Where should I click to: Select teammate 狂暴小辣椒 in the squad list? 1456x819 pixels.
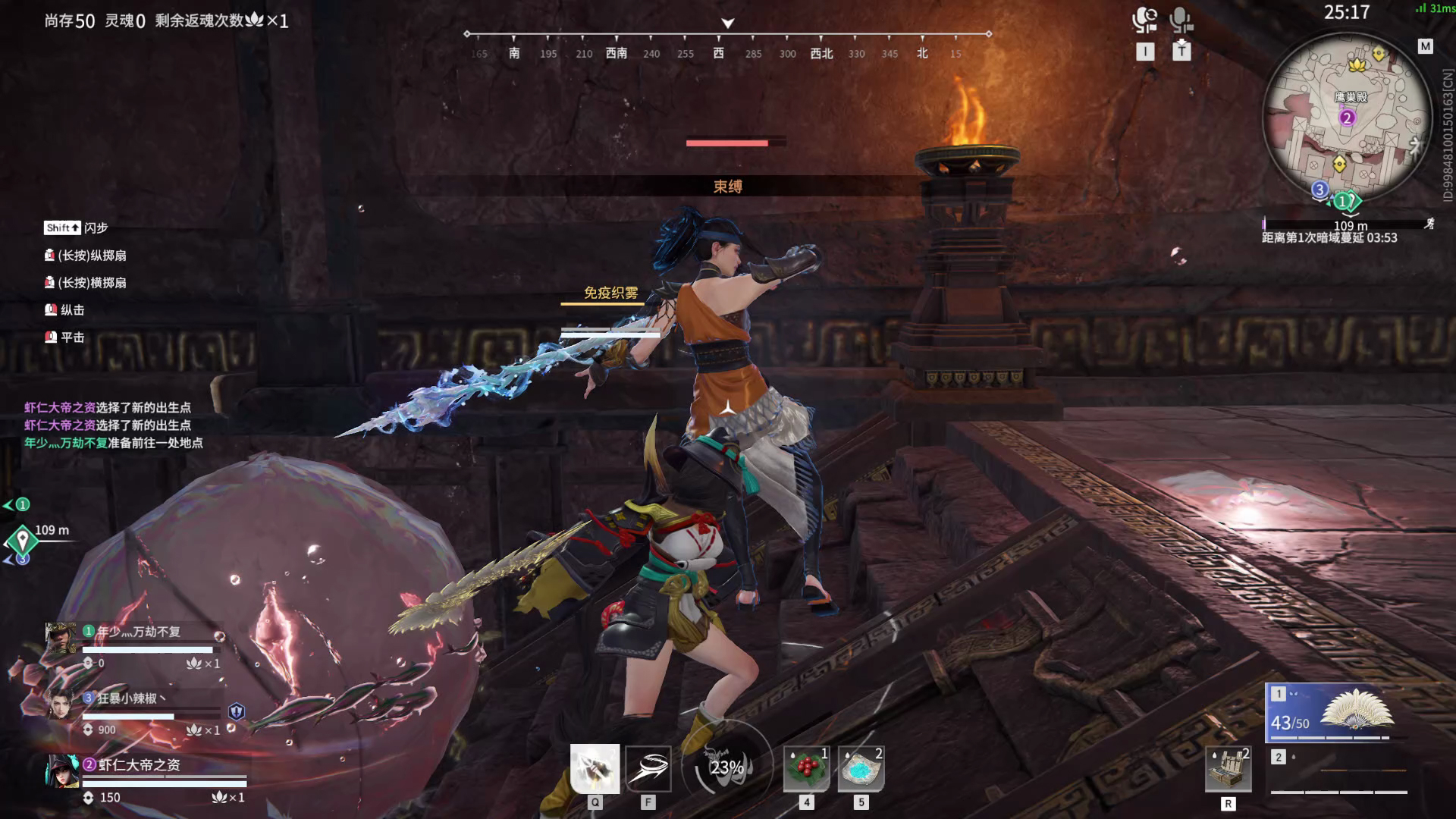pos(131,698)
